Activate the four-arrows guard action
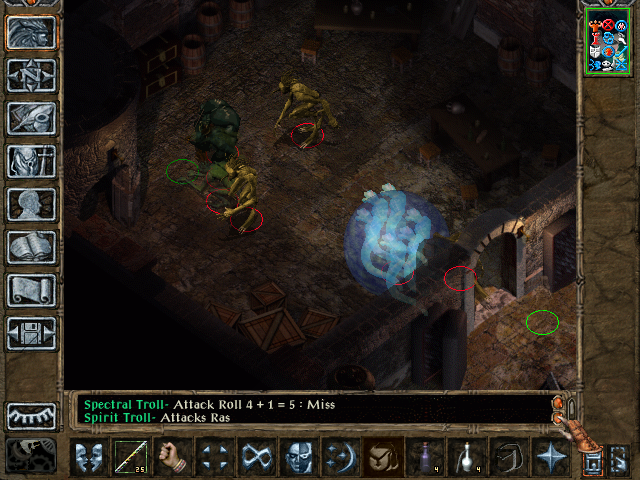The image size is (640, 480). [215, 457]
